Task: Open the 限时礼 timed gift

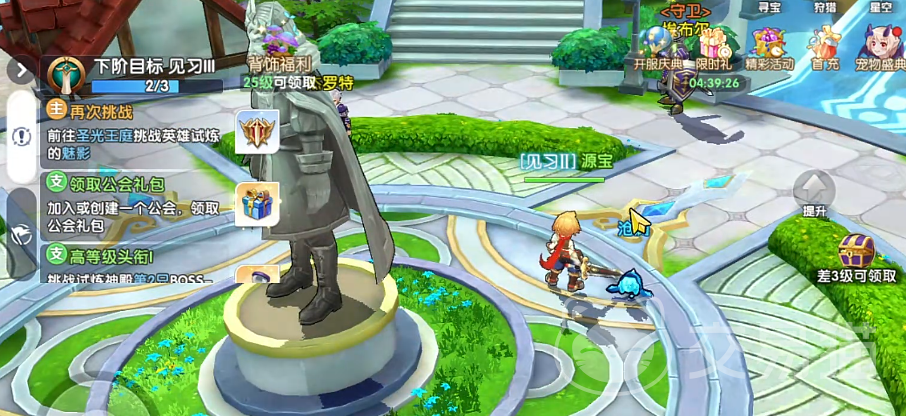Action: [x=714, y=49]
